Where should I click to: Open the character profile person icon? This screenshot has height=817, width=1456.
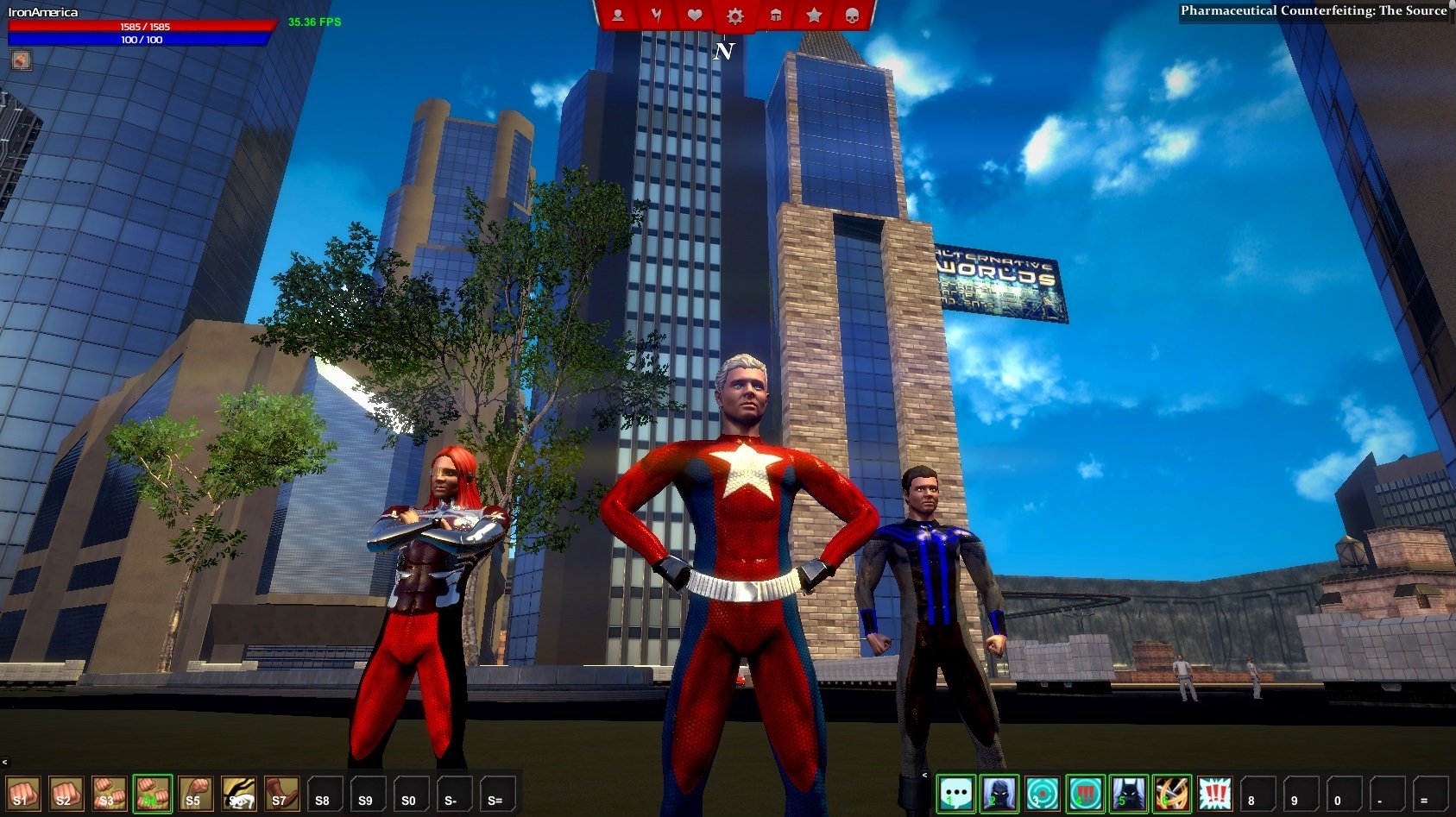click(618, 15)
